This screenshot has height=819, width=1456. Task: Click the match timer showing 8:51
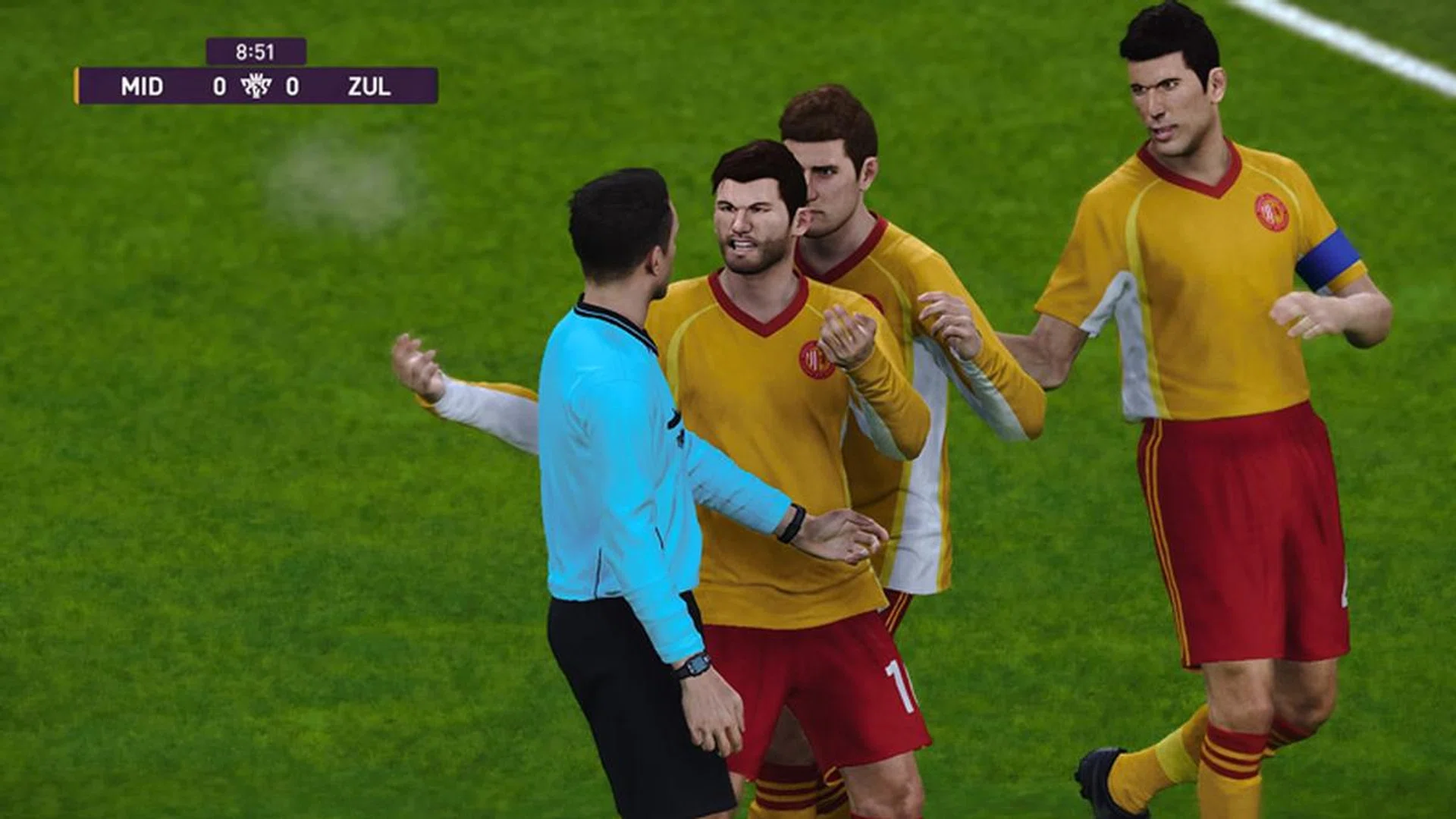pyautogui.click(x=256, y=50)
